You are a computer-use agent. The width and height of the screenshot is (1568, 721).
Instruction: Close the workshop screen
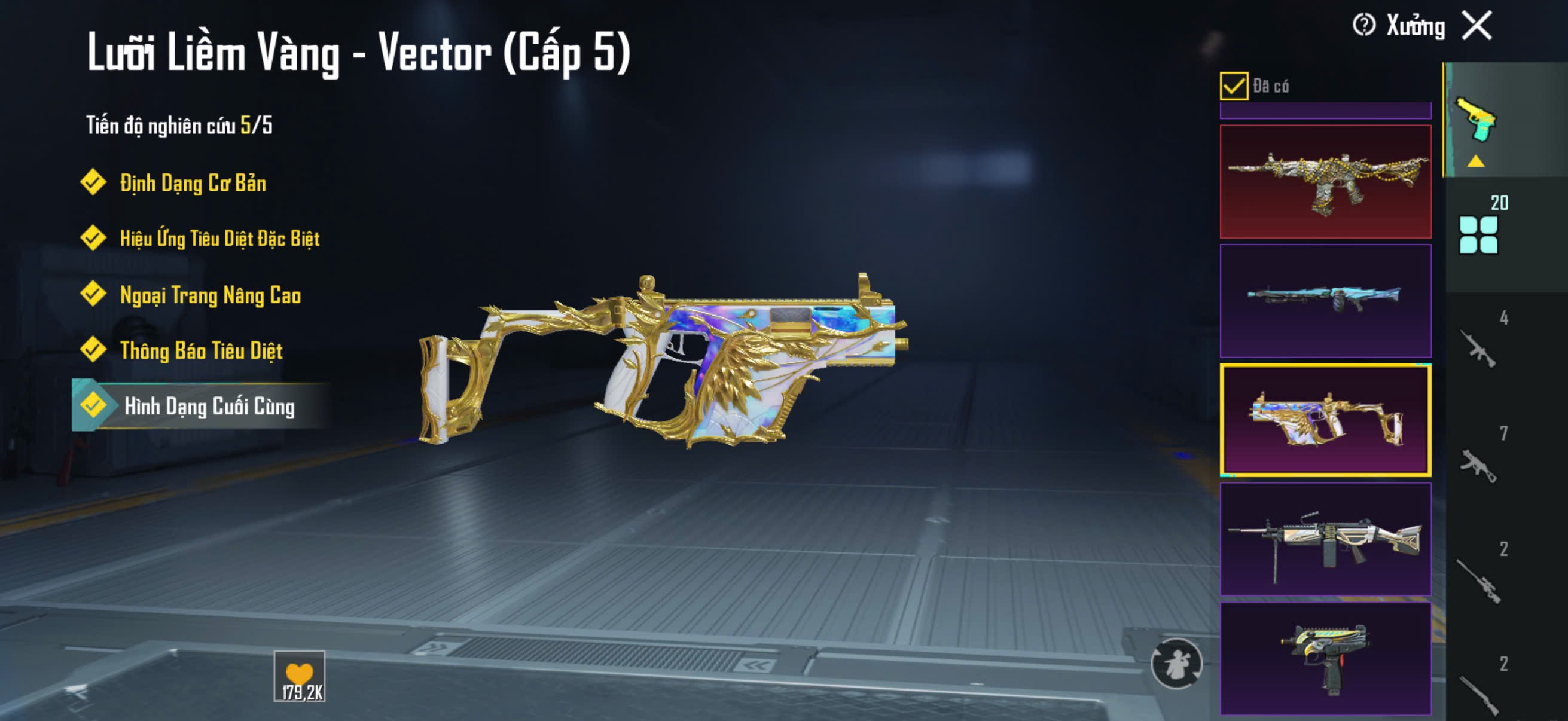pos(1477,26)
